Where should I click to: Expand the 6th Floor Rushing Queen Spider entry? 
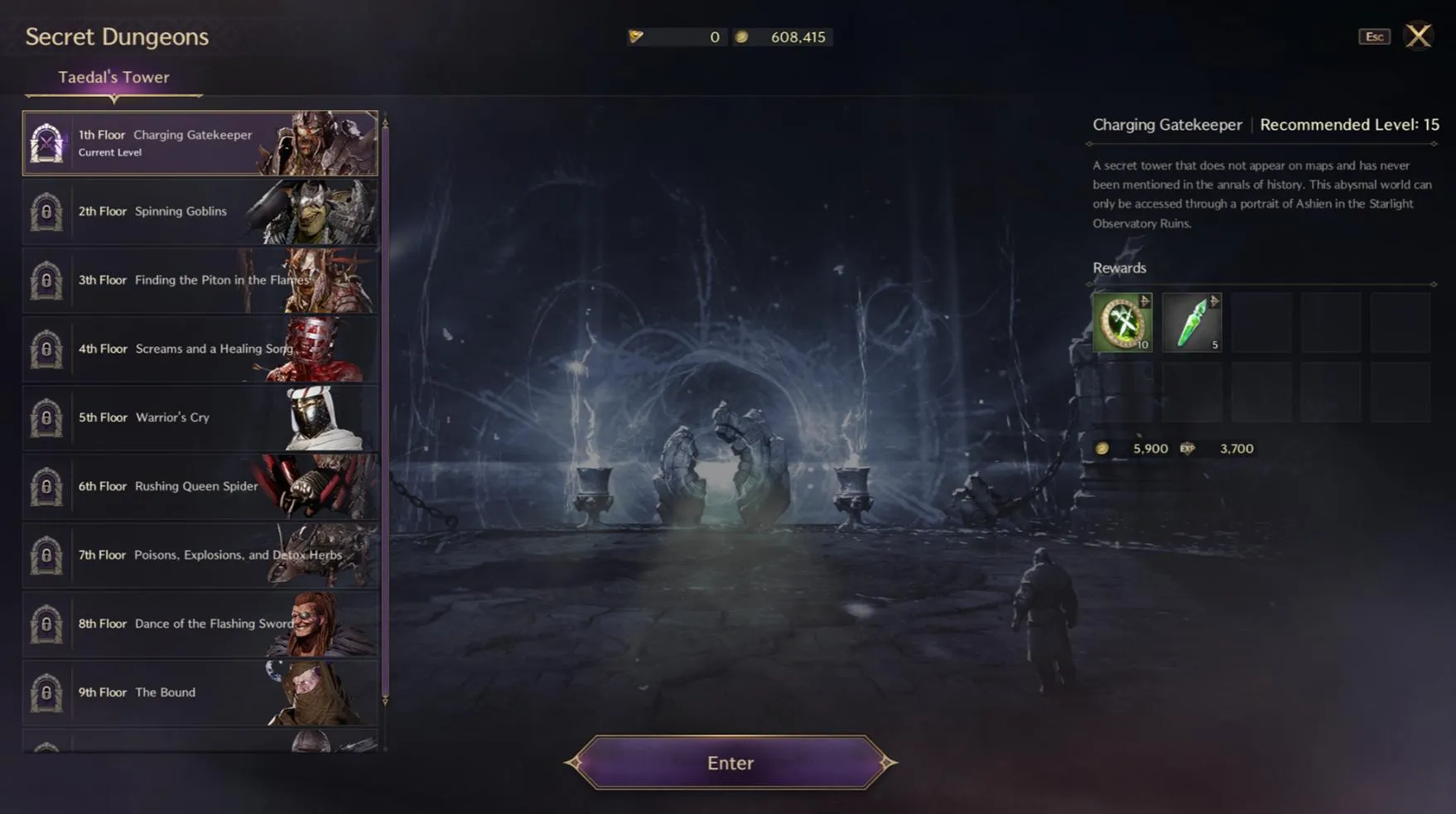[199, 486]
